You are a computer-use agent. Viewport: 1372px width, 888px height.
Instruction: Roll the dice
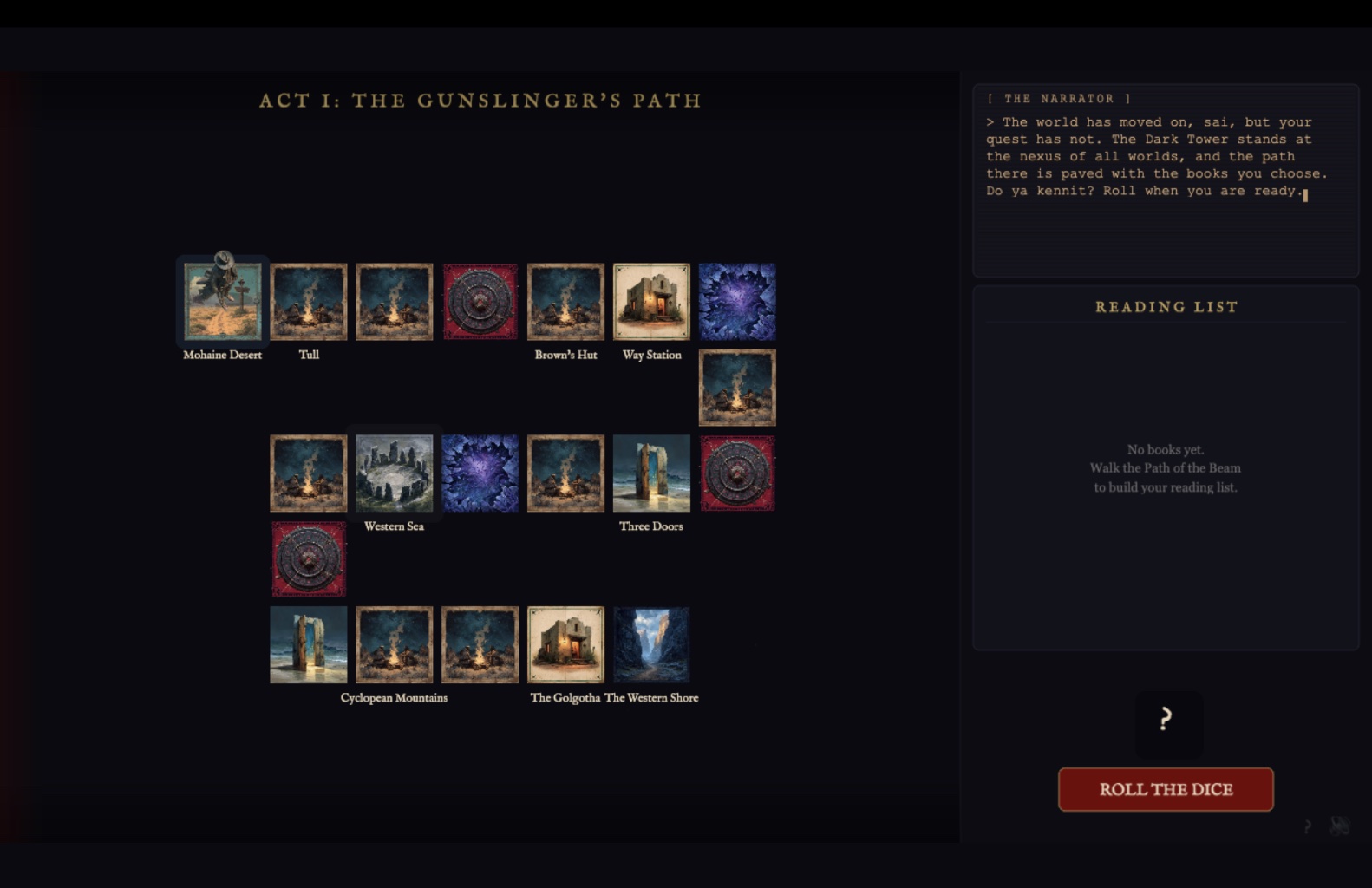[x=1165, y=789]
